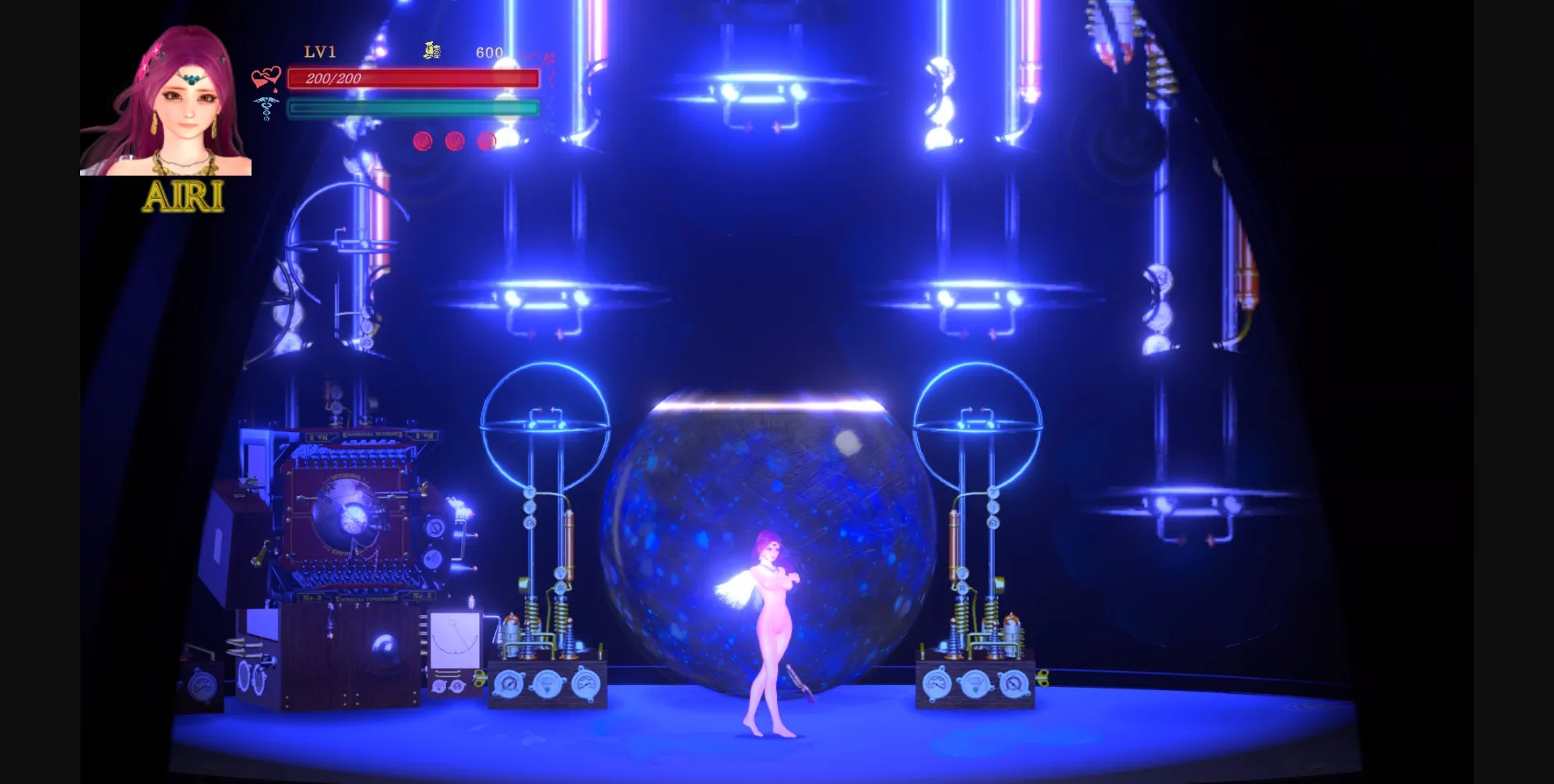Click the LV1 level indicator
1554x784 pixels.
coord(319,52)
